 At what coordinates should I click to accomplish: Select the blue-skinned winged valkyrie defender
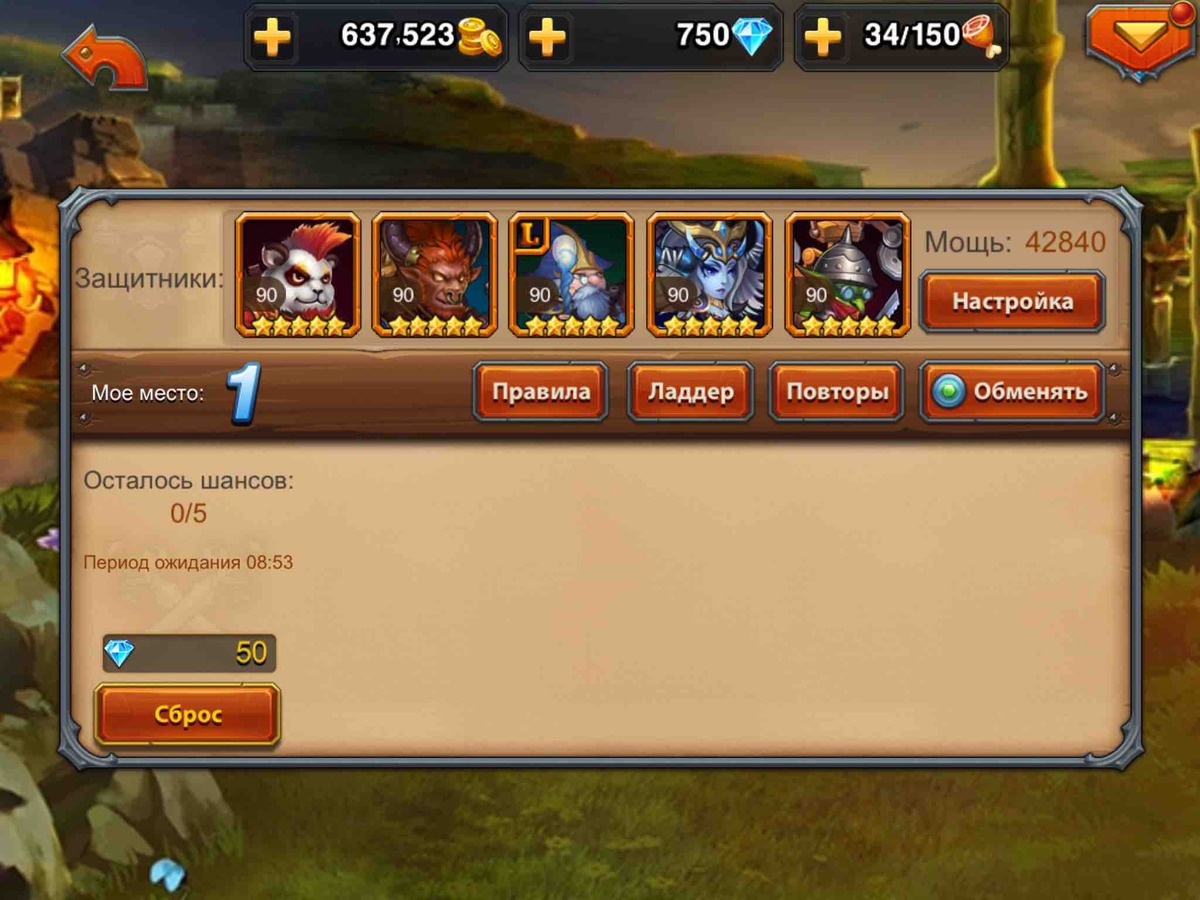710,274
